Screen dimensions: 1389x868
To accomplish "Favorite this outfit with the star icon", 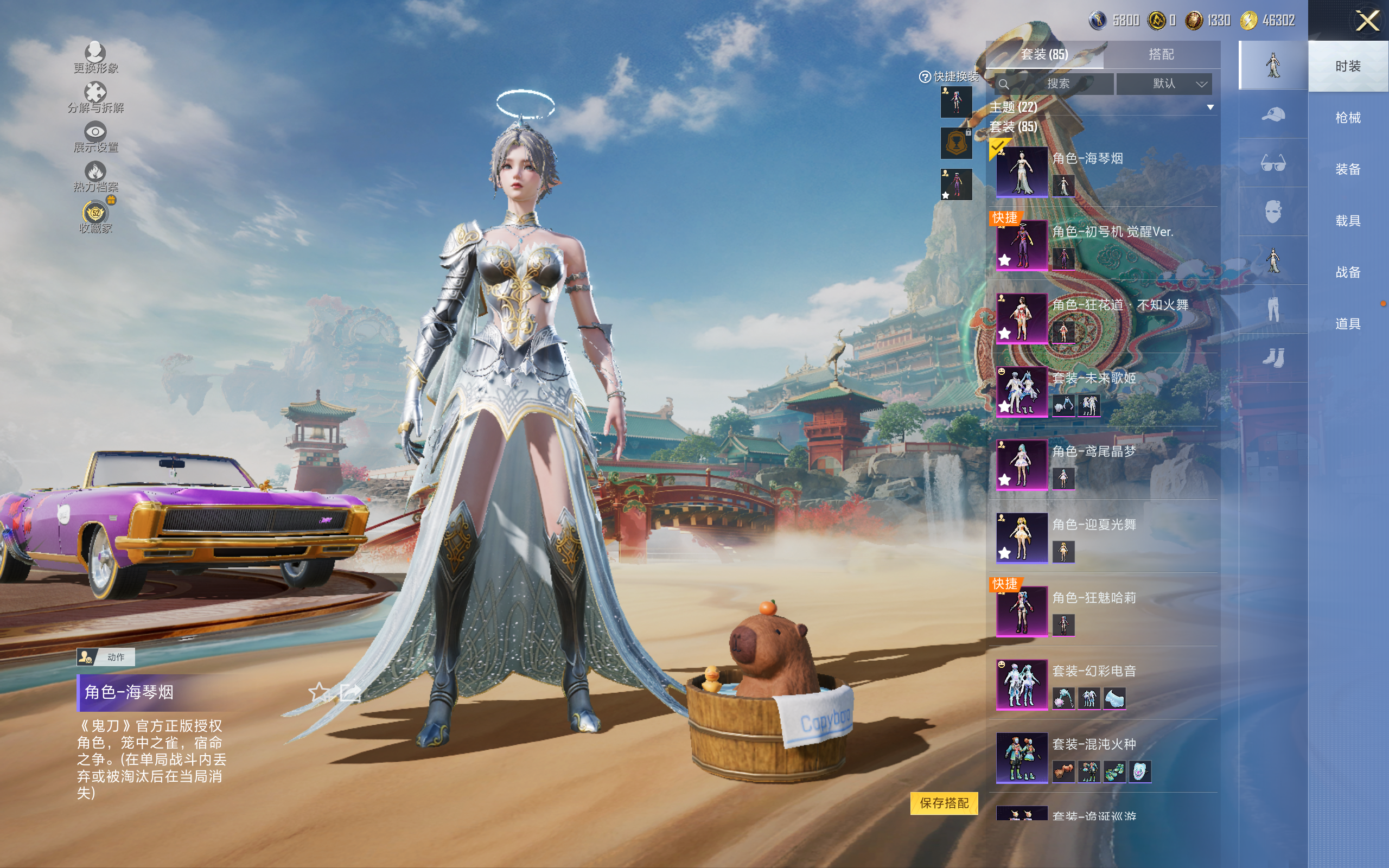I will click(x=319, y=692).
